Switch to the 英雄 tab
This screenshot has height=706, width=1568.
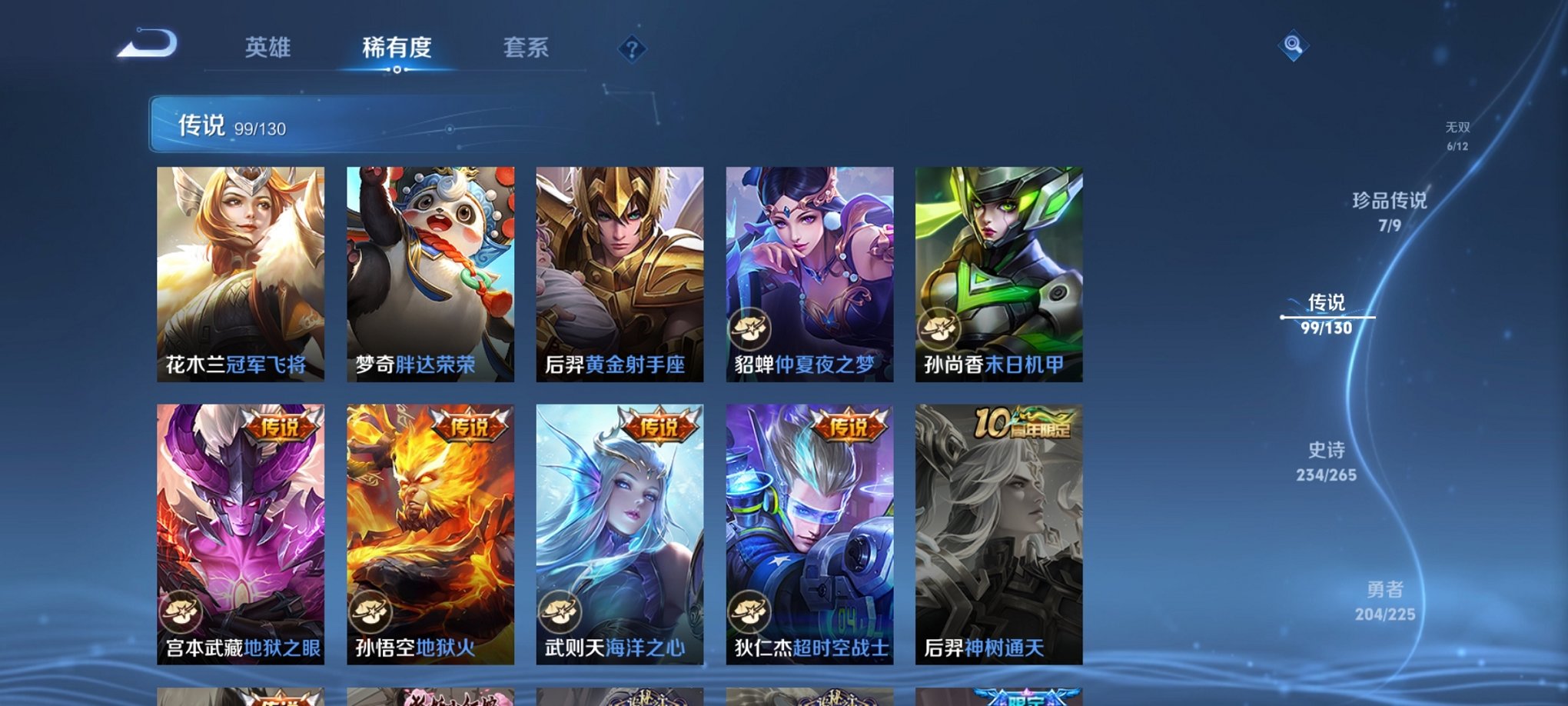pyautogui.click(x=266, y=48)
